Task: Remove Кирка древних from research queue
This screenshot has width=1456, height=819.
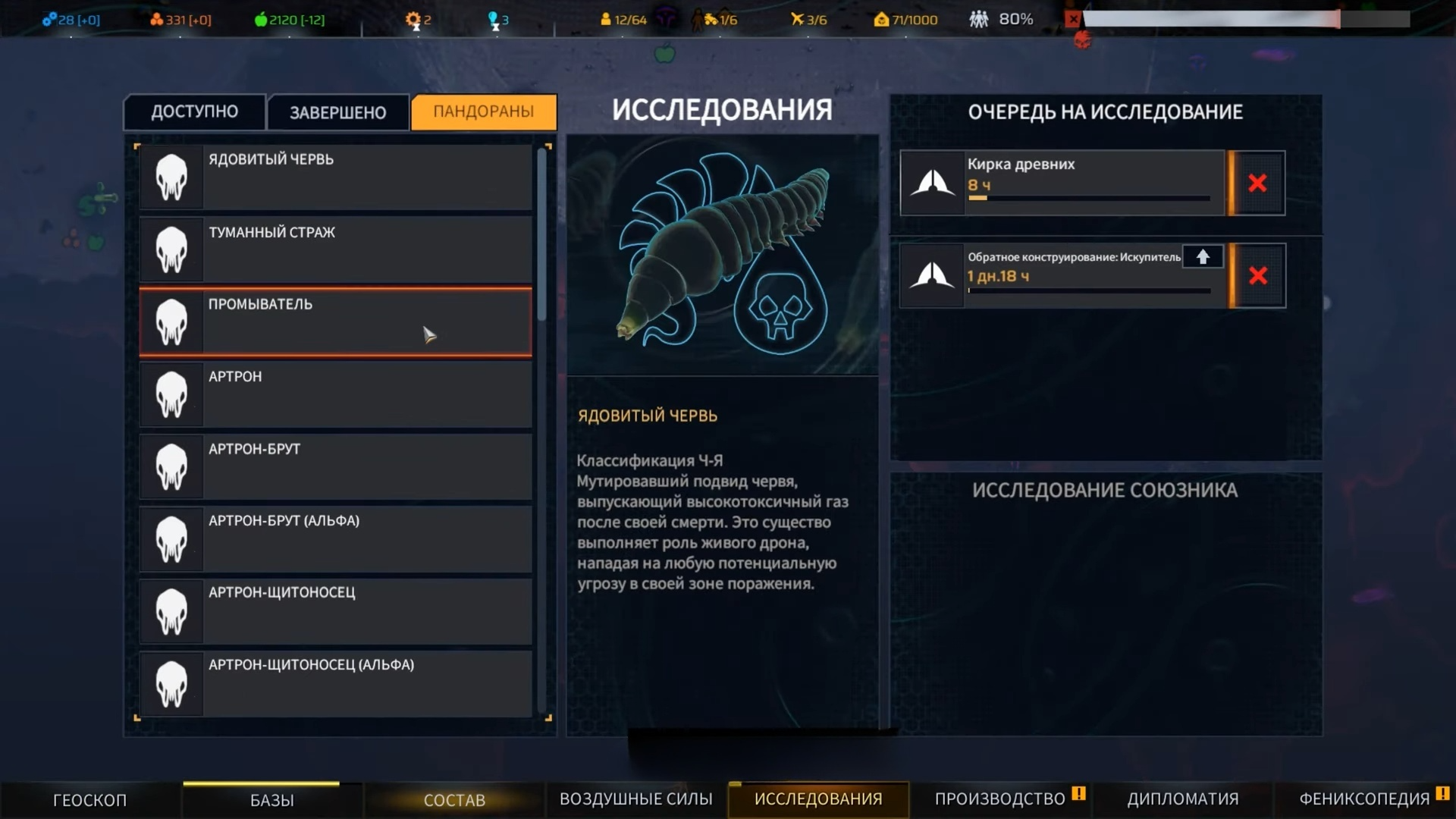Action: [1257, 184]
